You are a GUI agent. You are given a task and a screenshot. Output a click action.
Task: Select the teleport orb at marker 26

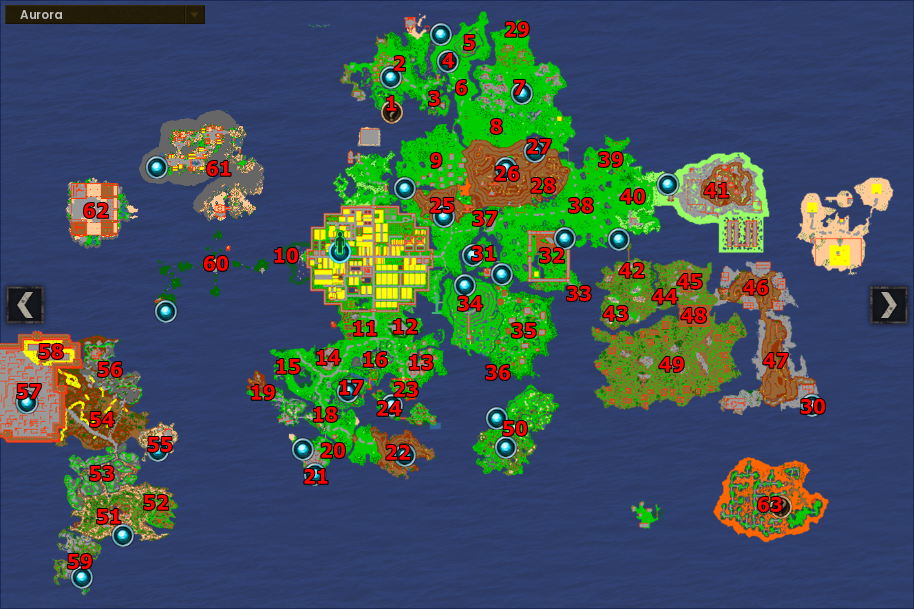tap(506, 167)
